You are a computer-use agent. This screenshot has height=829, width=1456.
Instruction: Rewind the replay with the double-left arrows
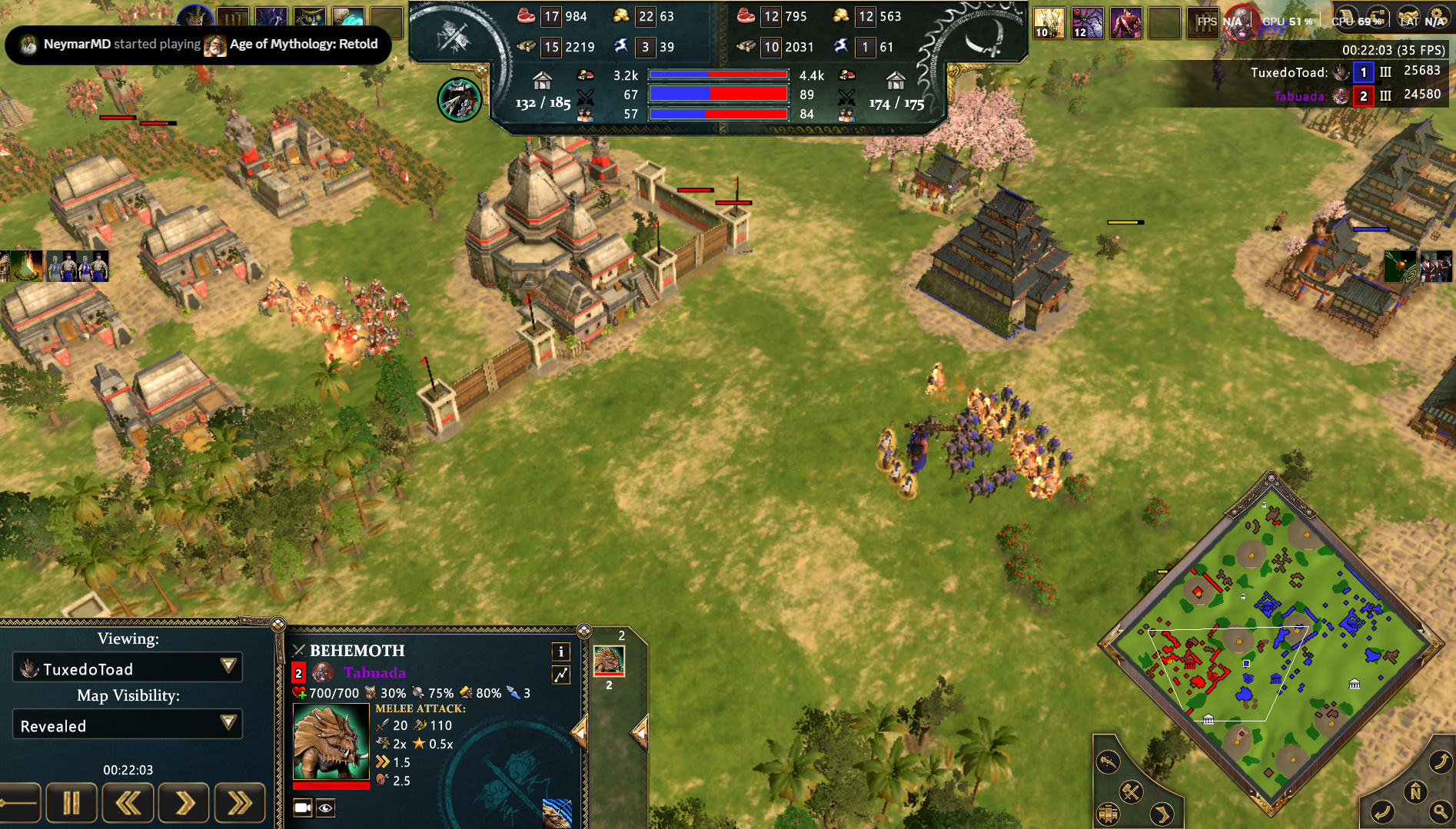click(128, 804)
